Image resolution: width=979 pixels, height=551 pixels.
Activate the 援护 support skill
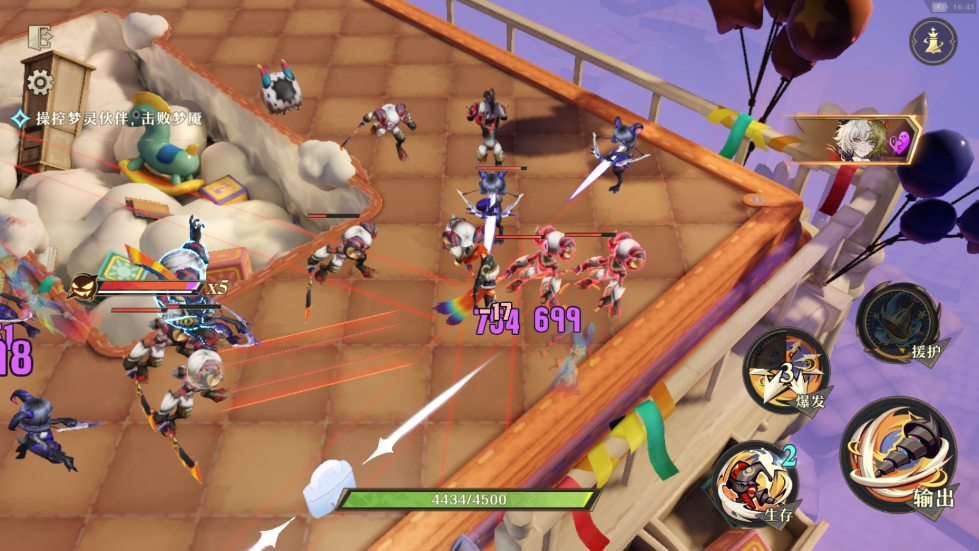click(x=898, y=324)
